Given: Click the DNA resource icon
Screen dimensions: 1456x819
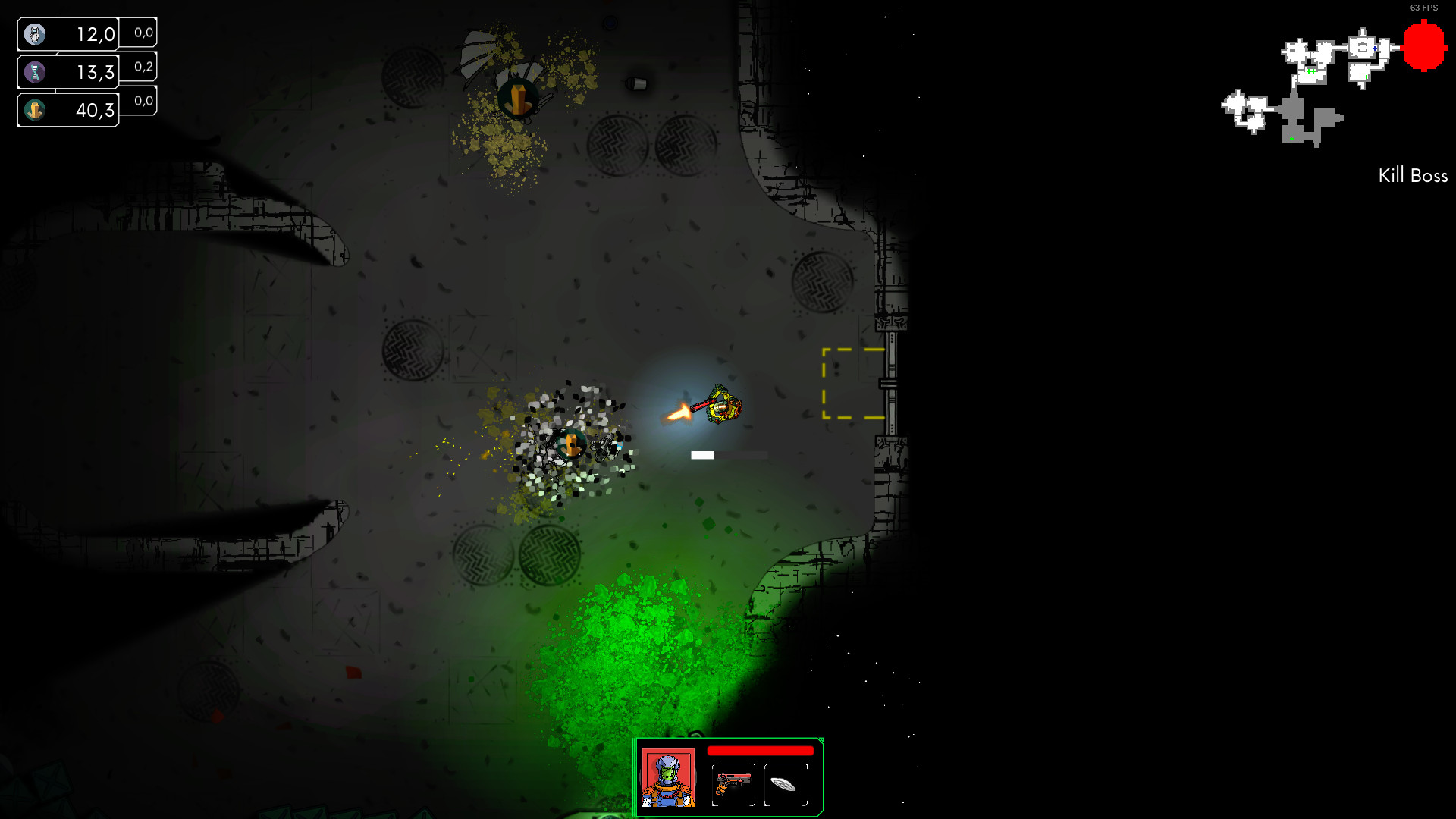Looking at the screenshot, I should pyautogui.click(x=36, y=71).
